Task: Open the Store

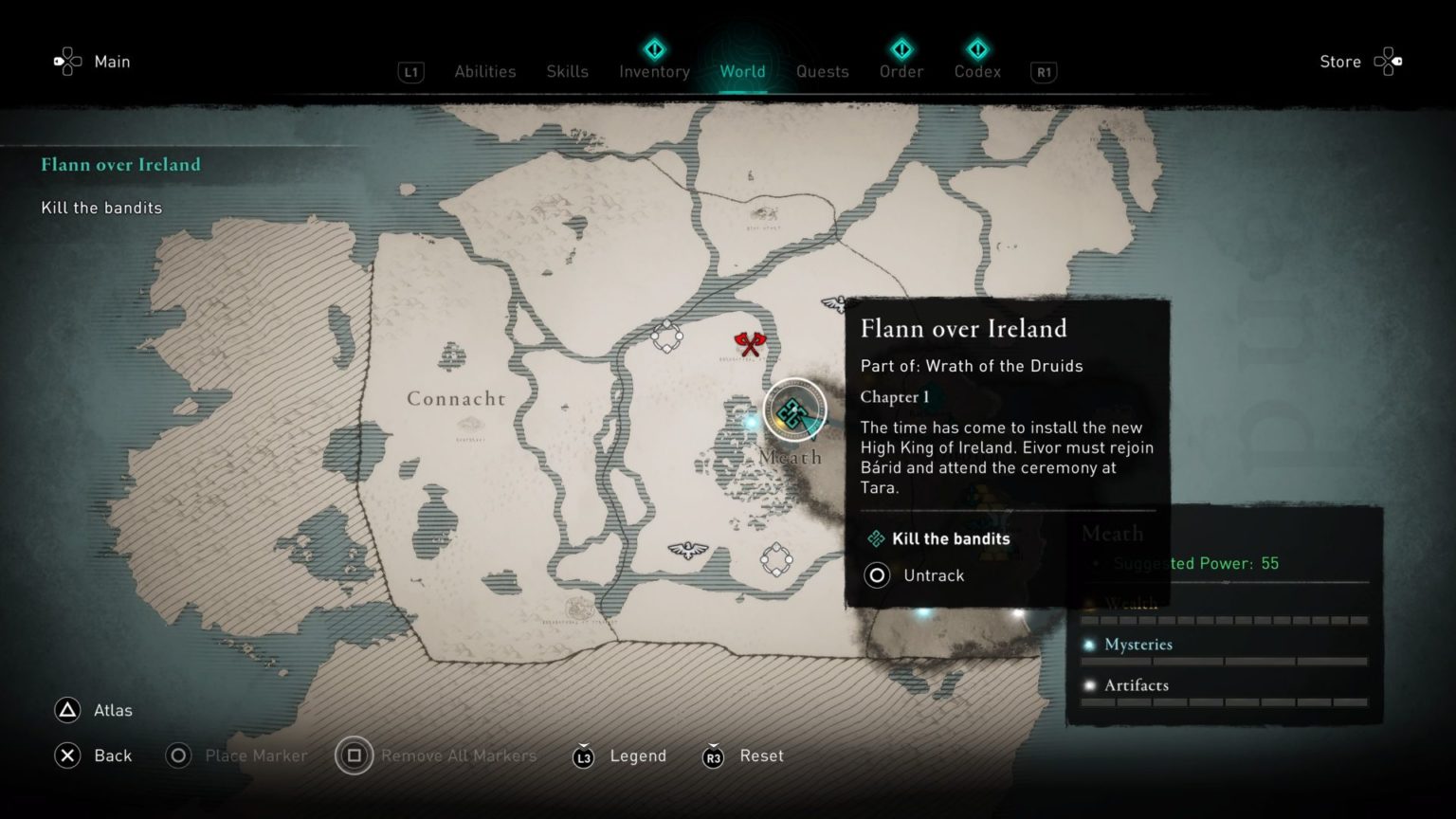Action: [1339, 62]
